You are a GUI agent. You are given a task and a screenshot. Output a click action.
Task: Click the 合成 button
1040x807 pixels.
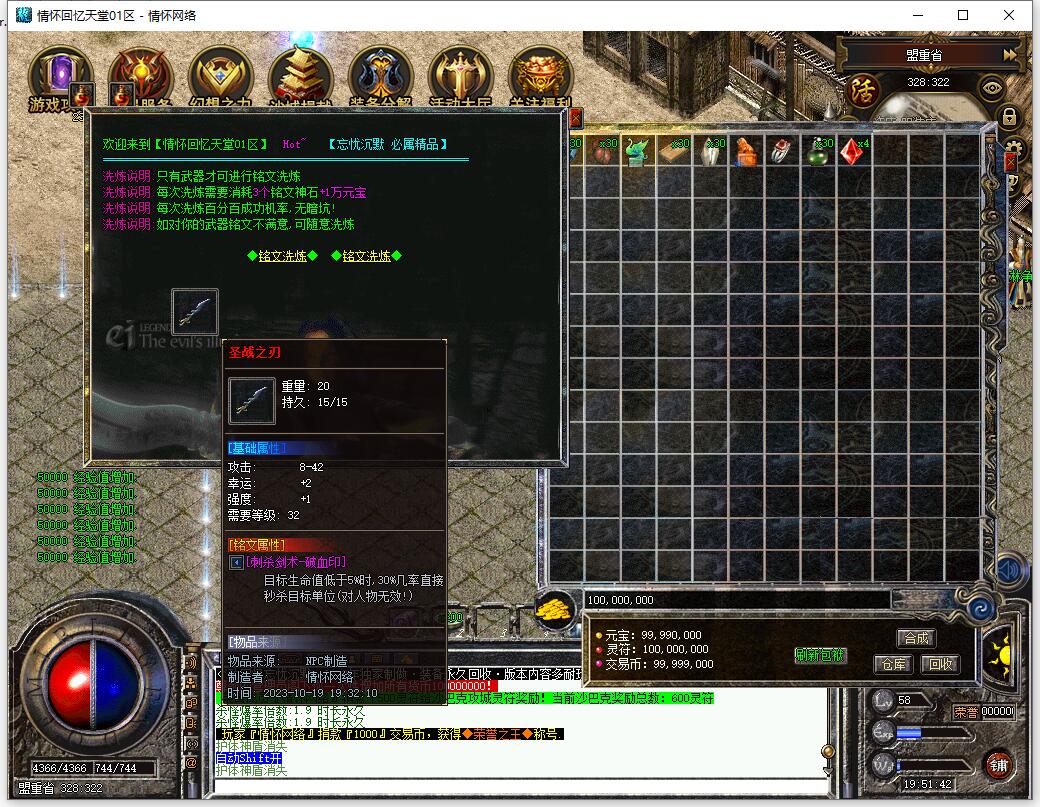coord(916,638)
